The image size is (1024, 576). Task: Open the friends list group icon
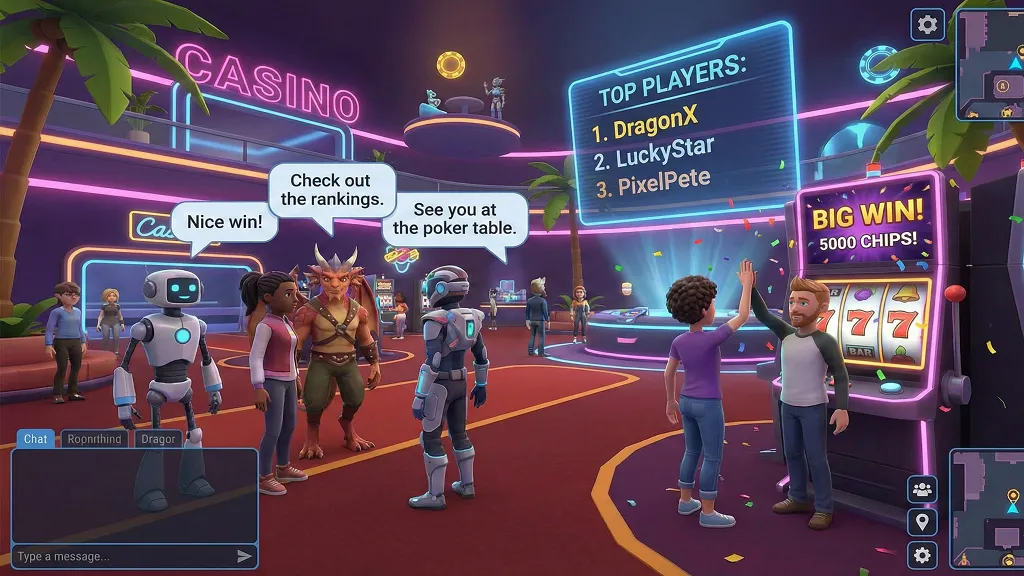[922, 489]
